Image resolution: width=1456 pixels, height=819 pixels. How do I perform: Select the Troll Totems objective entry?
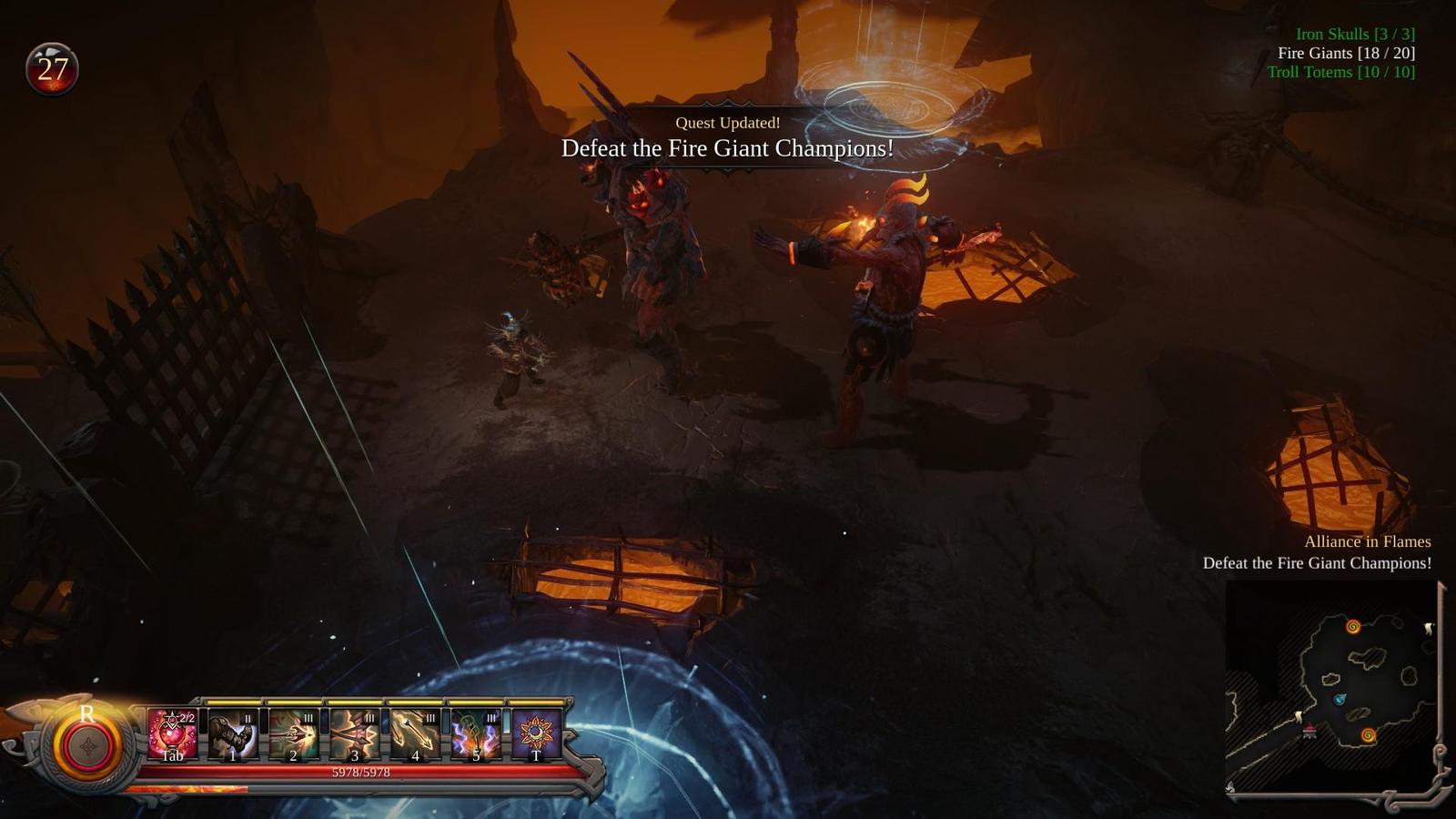click(1340, 72)
